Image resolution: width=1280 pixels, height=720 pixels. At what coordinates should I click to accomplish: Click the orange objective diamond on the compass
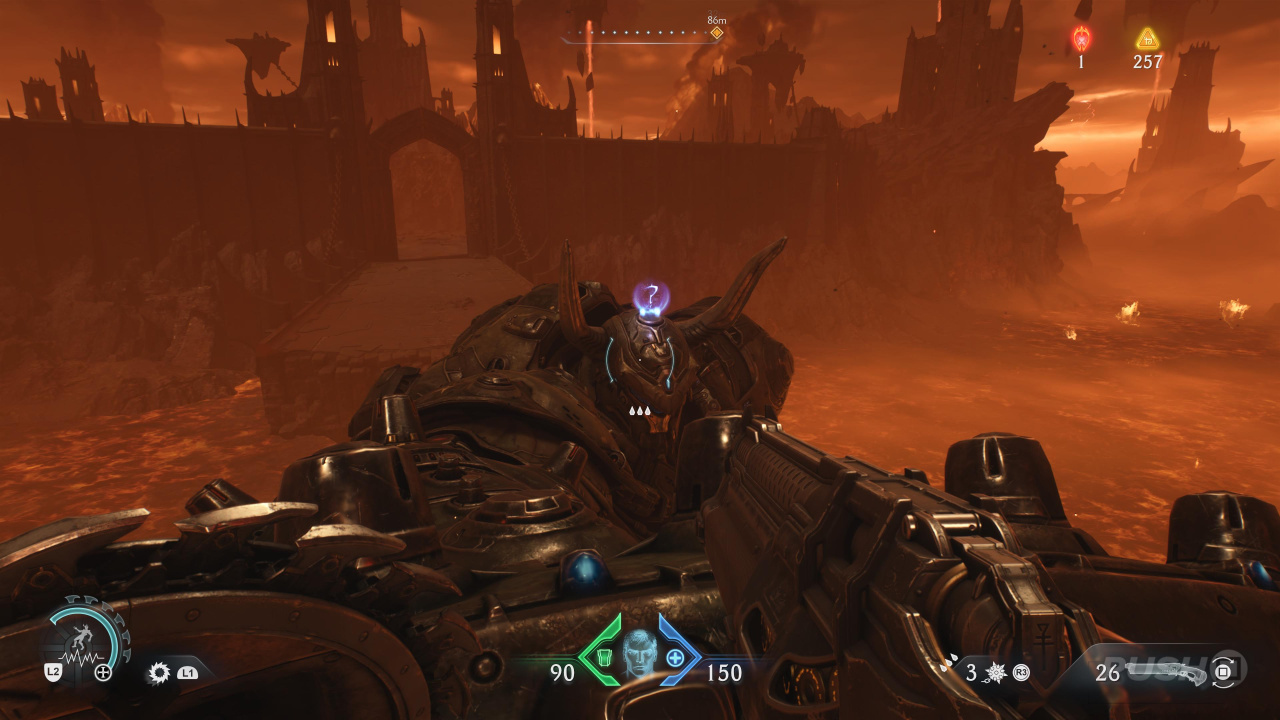[x=716, y=33]
